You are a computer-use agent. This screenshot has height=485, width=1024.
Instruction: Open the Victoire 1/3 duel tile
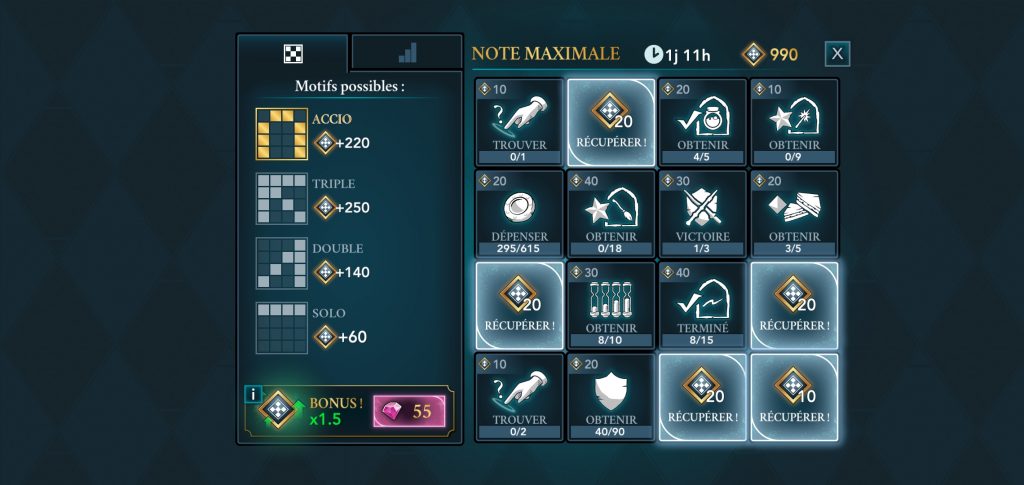coord(703,214)
